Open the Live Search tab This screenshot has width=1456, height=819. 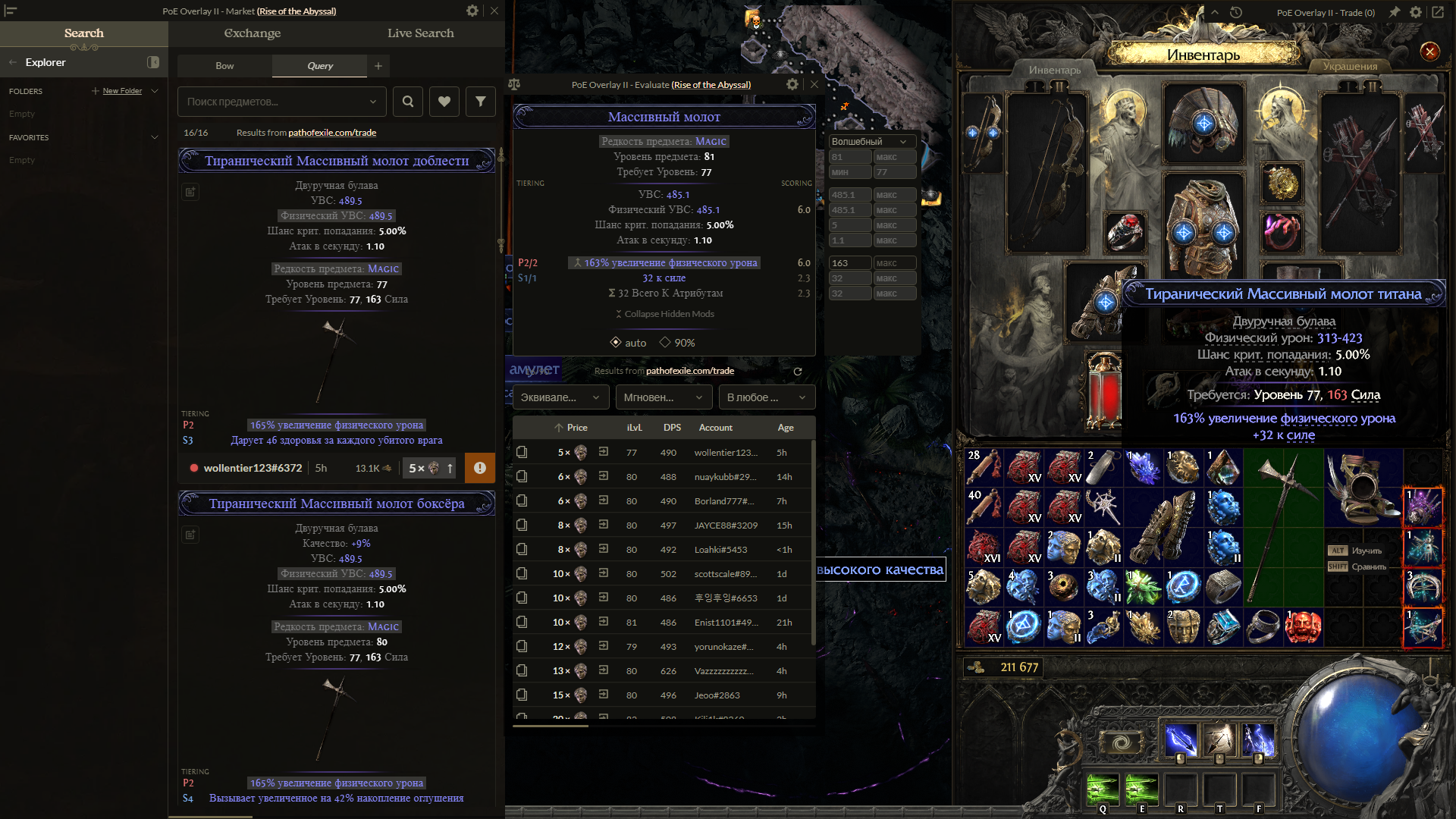420,33
